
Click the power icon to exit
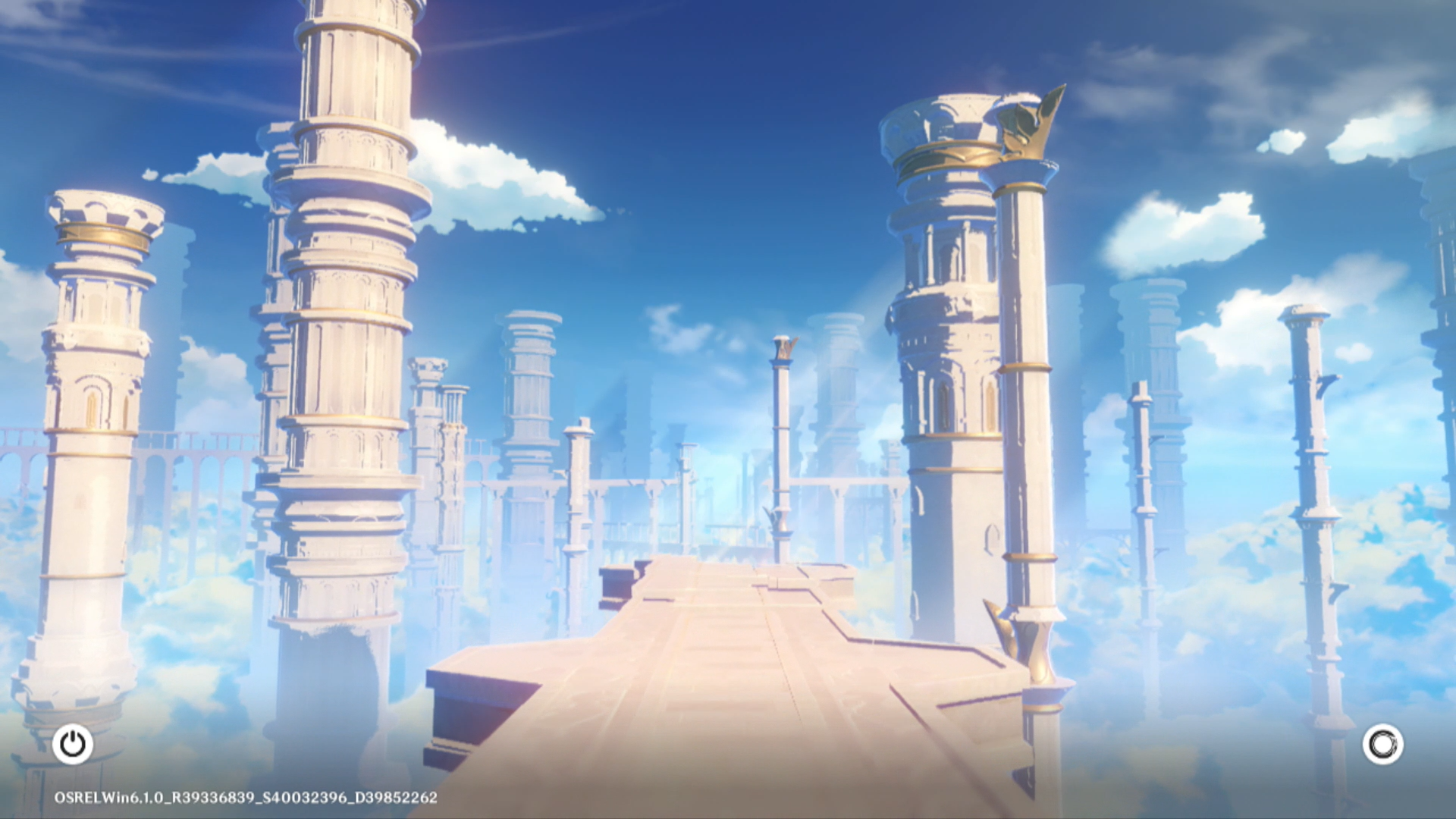(x=73, y=744)
